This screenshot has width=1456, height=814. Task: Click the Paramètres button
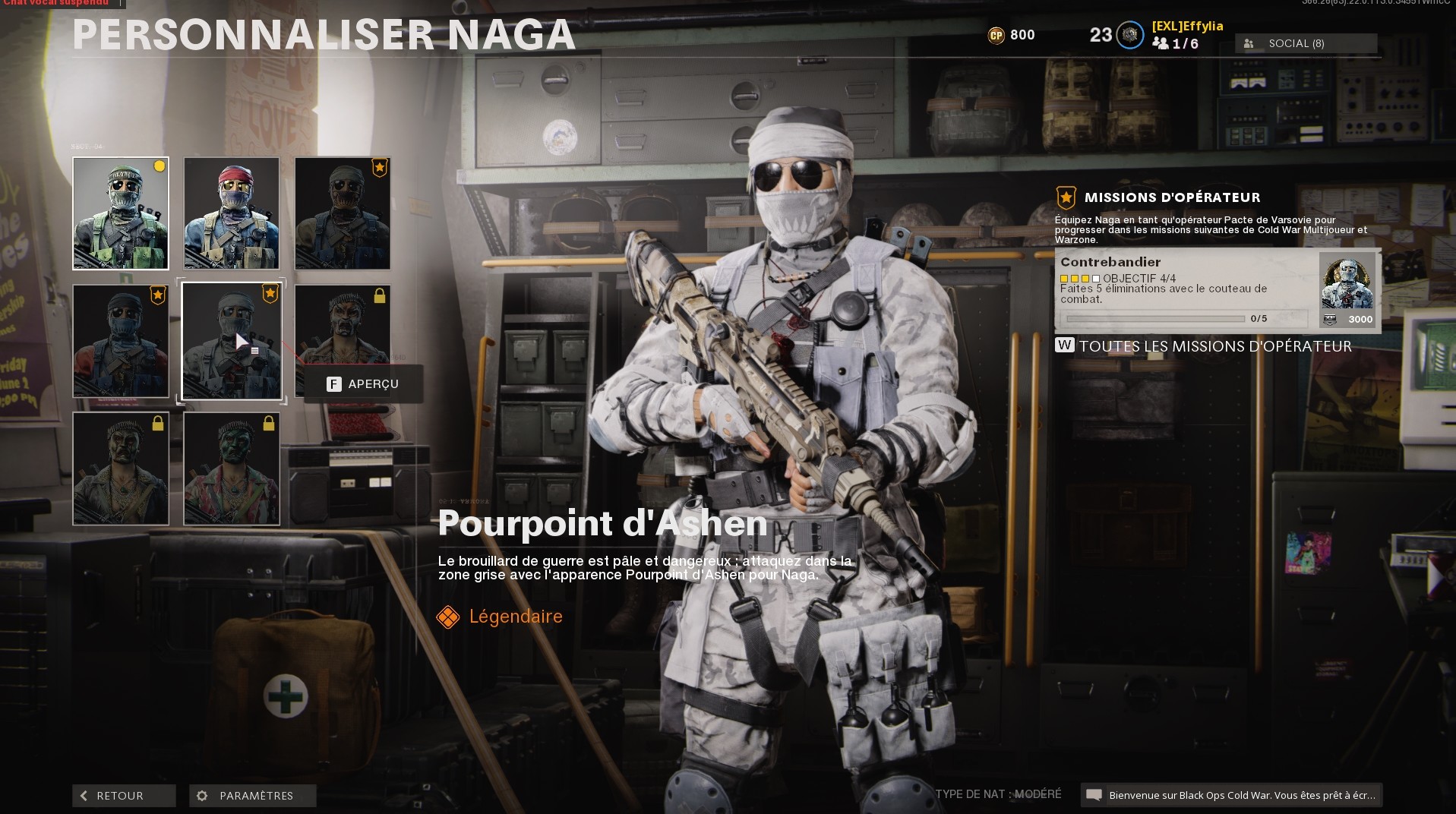[252, 796]
